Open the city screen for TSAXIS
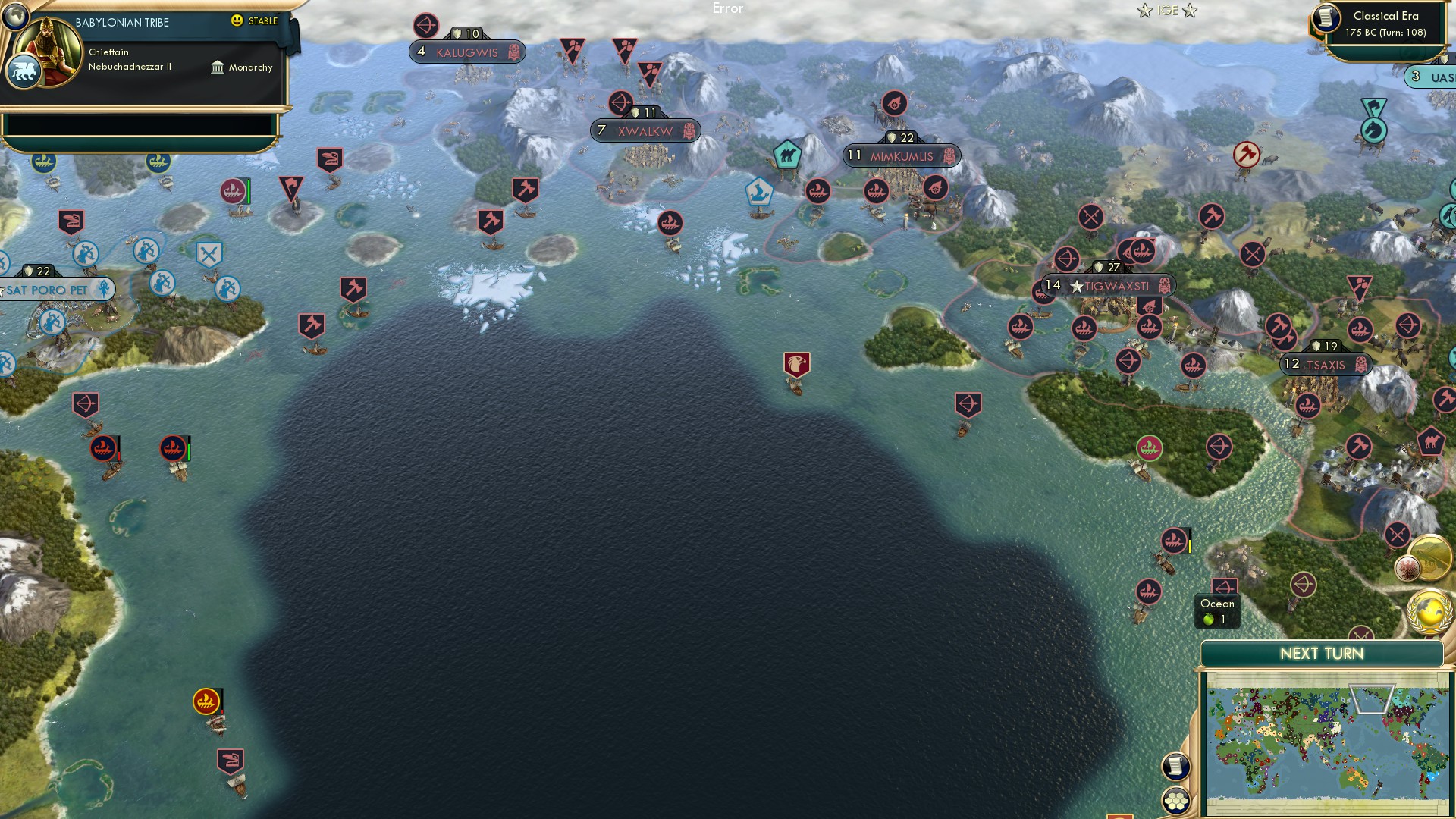 tap(1326, 364)
